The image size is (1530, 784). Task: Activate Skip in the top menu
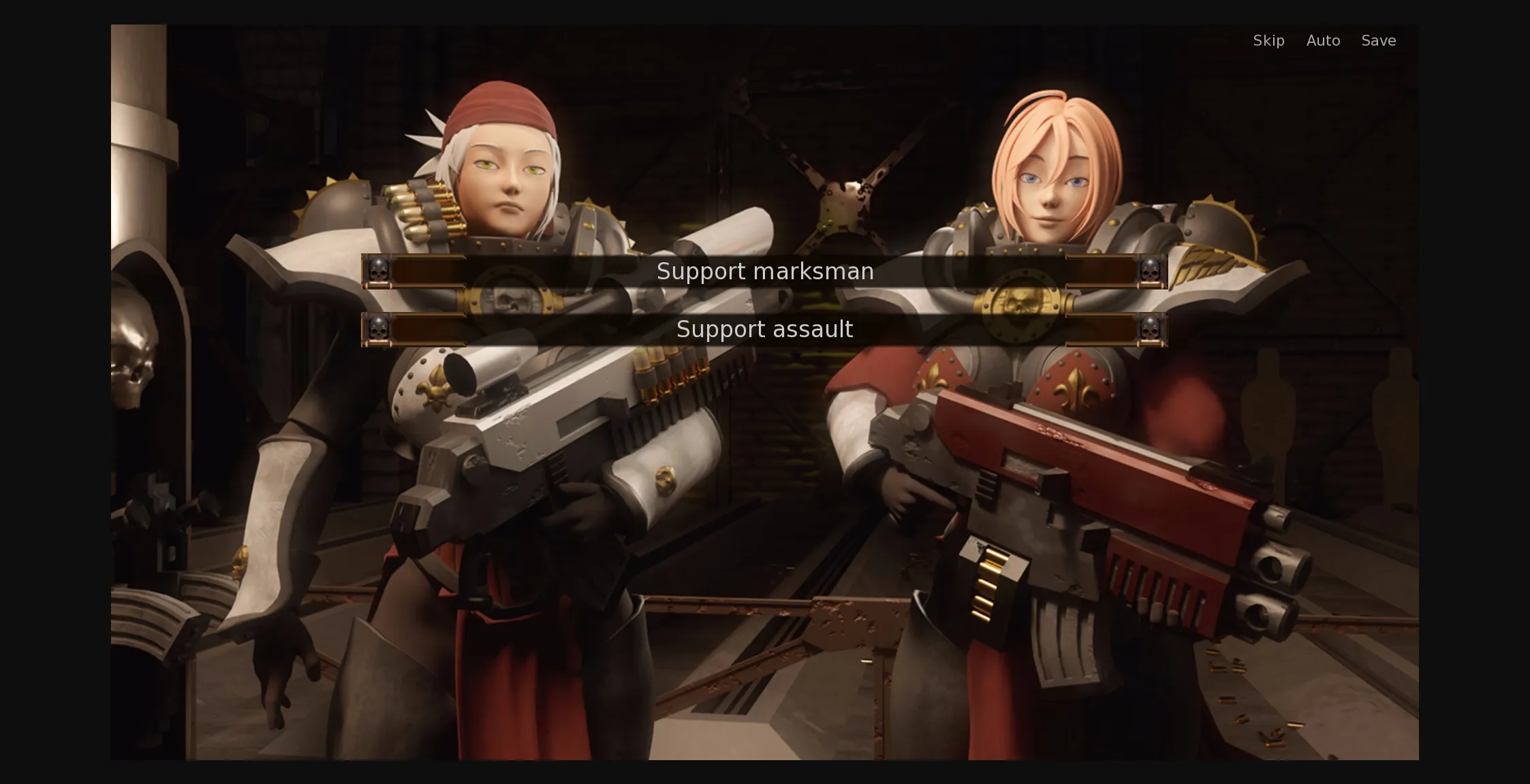pos(1268,41)
